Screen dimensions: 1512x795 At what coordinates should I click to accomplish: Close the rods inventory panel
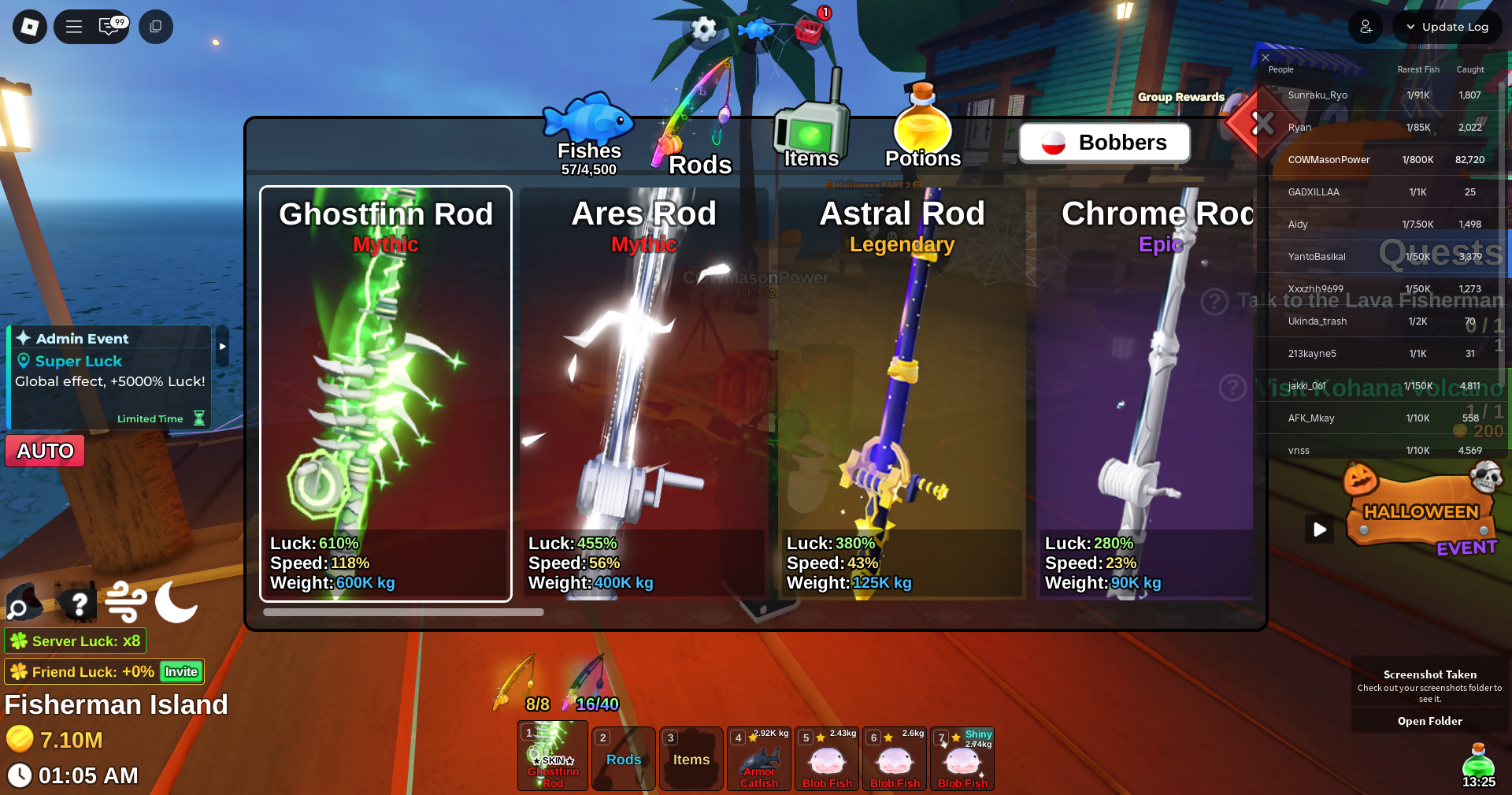pyautogui.click(x=1262, y=124)
